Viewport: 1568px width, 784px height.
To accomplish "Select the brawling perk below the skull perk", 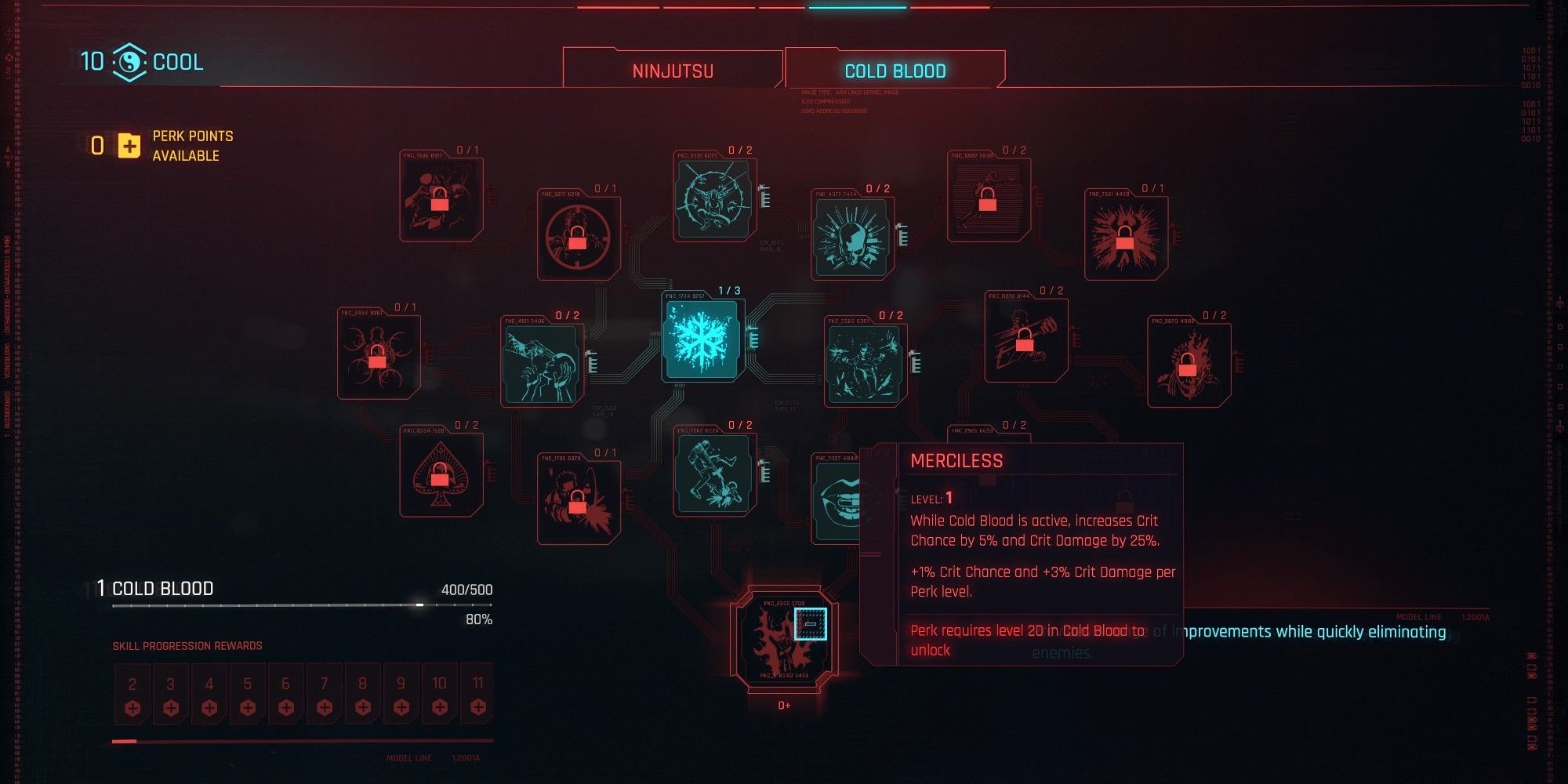I will (x=866, y=365).
